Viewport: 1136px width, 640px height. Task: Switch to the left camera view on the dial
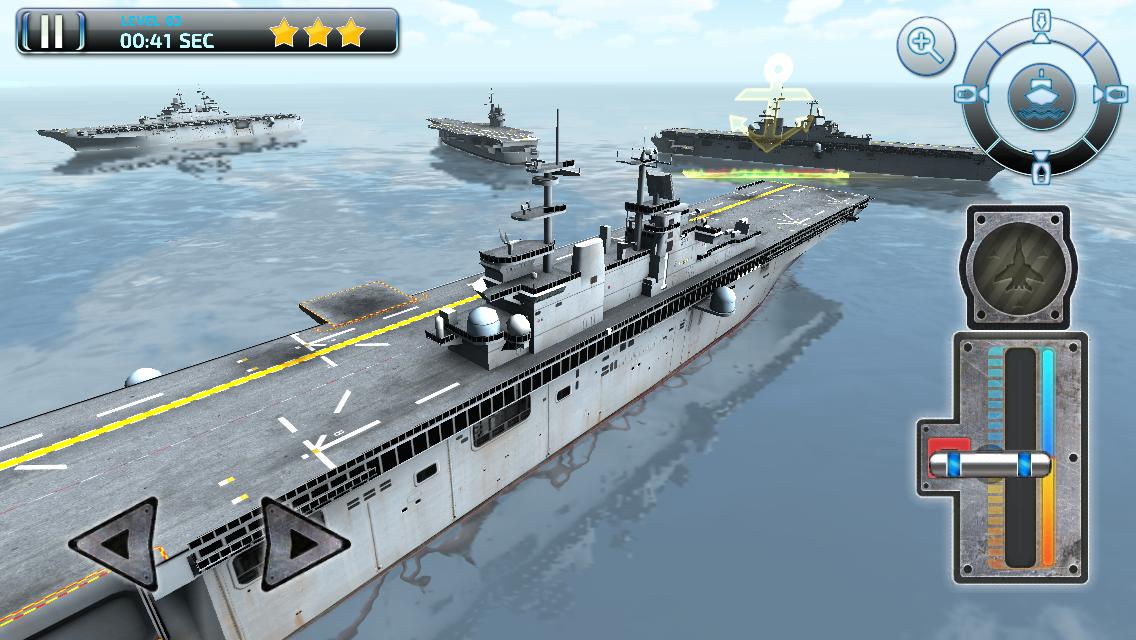(x=967, y=94)
